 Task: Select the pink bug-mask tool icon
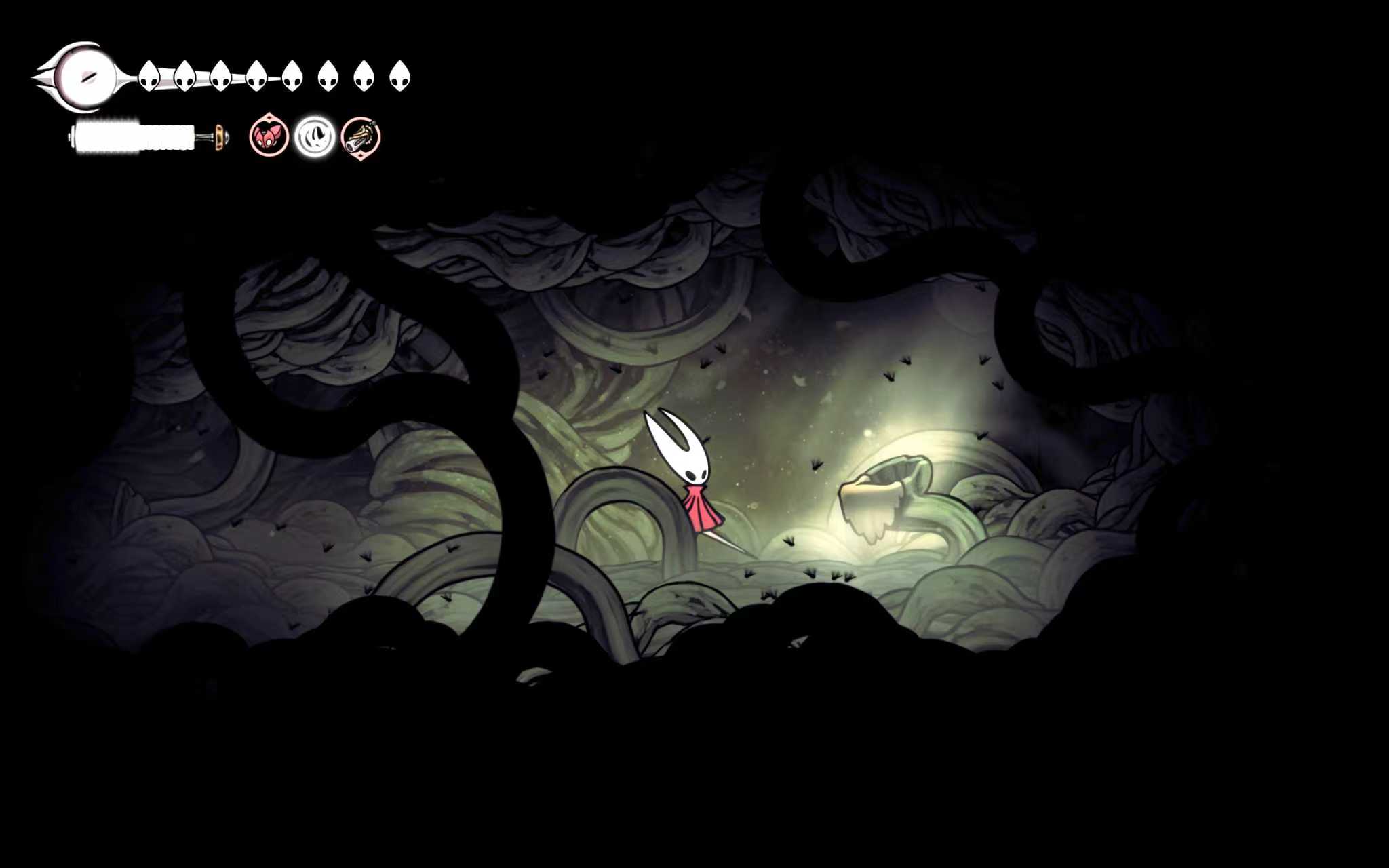click(x=269, y=136)
